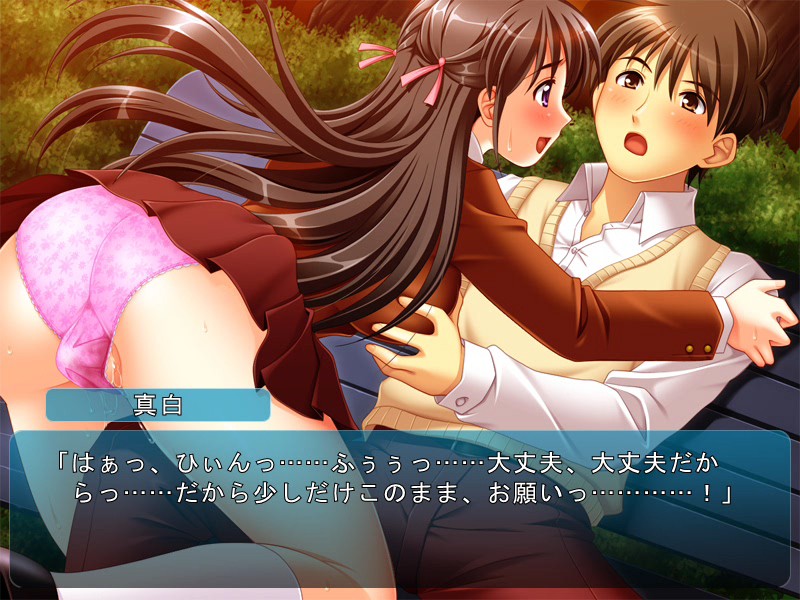This screenshot has width=800, height=600.
Task: Click the dialogue text box to advance
Action: click(400, 508)
